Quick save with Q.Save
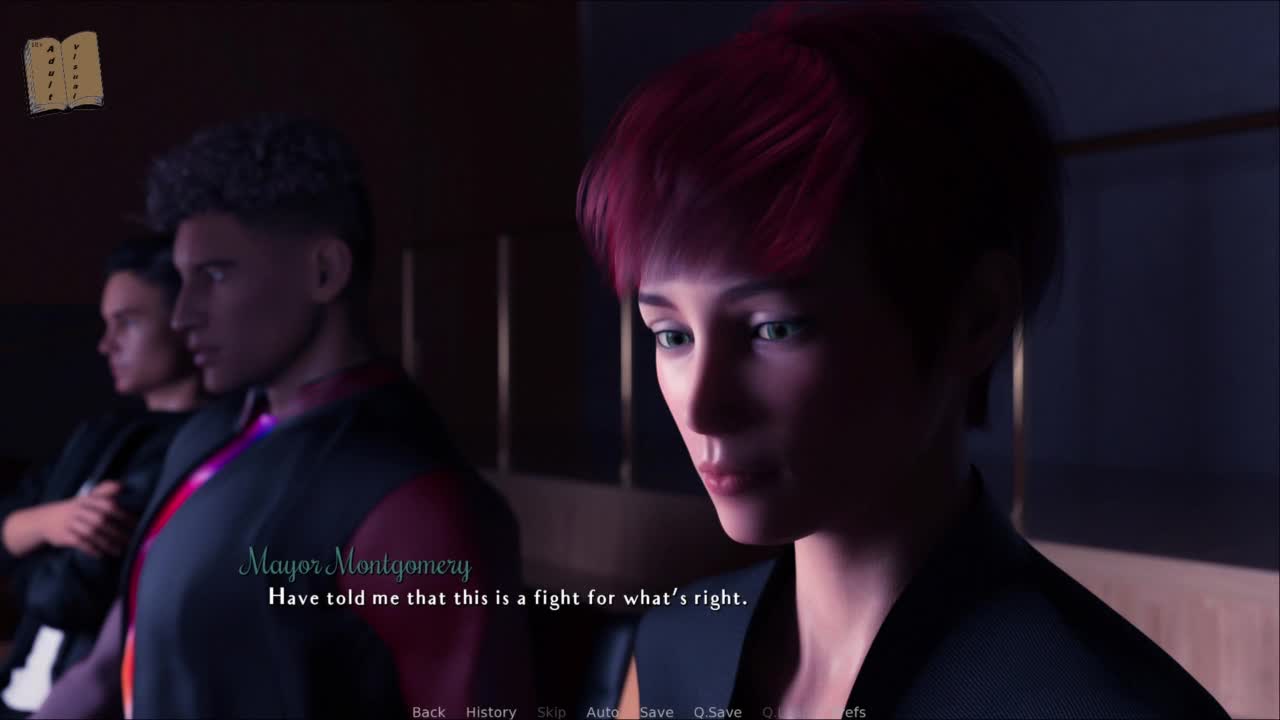Screen dimensions: 1280x720 (717, 712)
